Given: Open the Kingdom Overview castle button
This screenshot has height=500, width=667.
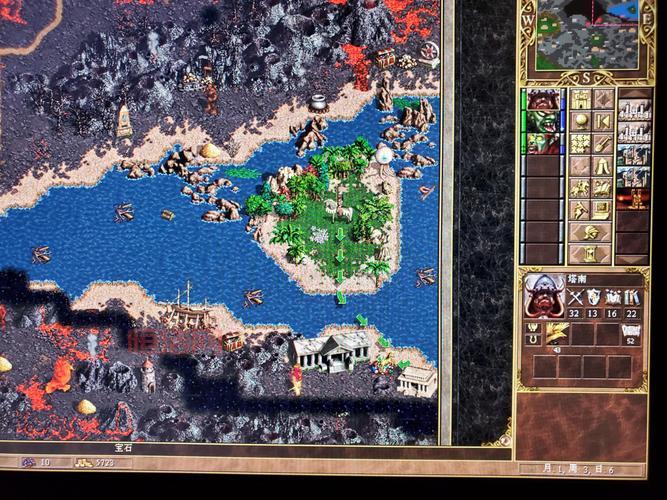Looking at the screenshot, I should tap(580, 98).
